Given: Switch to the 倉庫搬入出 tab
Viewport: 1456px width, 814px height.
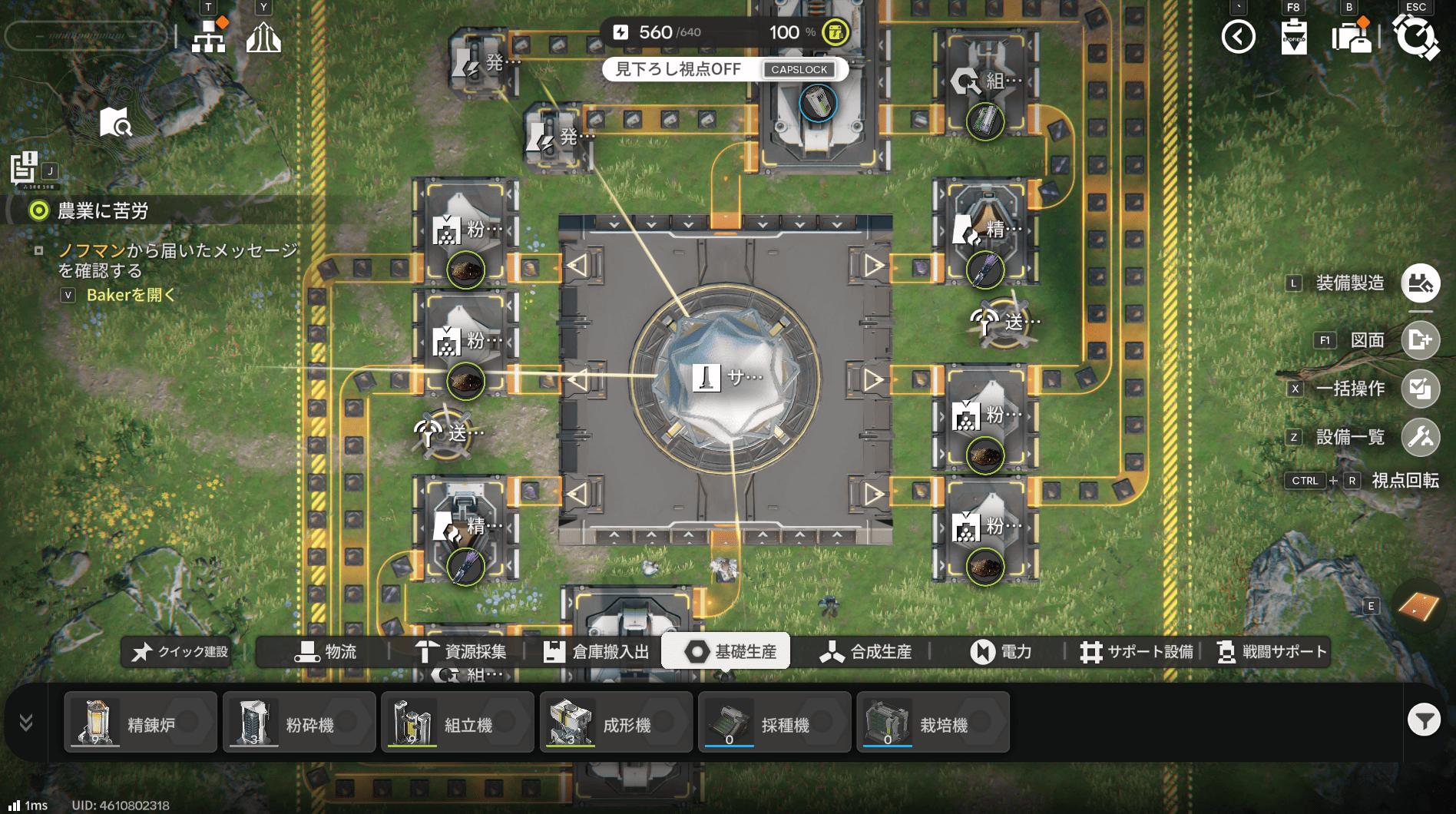Looking at the screenshot, I should (596, 652).
